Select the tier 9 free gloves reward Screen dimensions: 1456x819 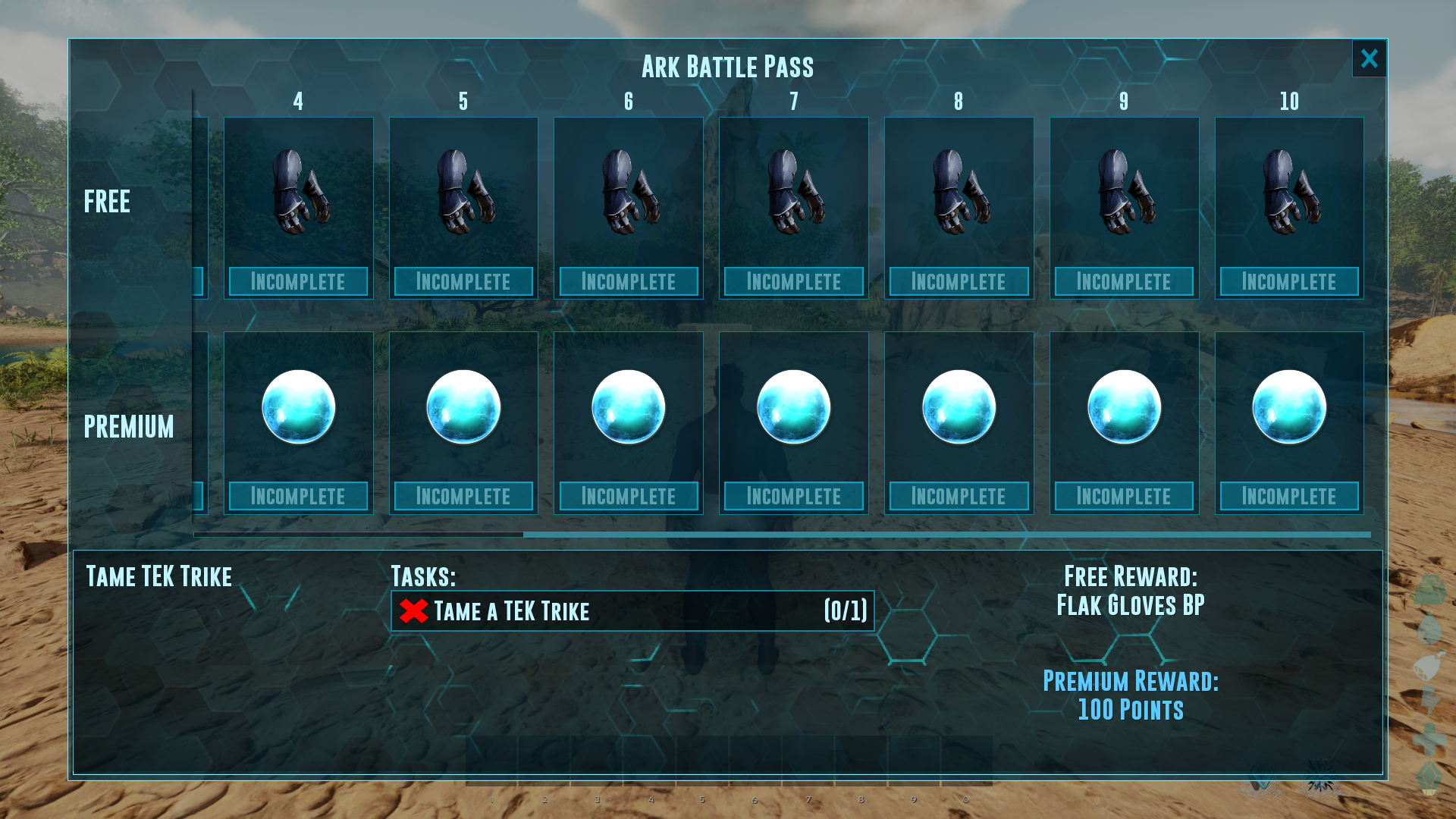[x=1124, y=192]
